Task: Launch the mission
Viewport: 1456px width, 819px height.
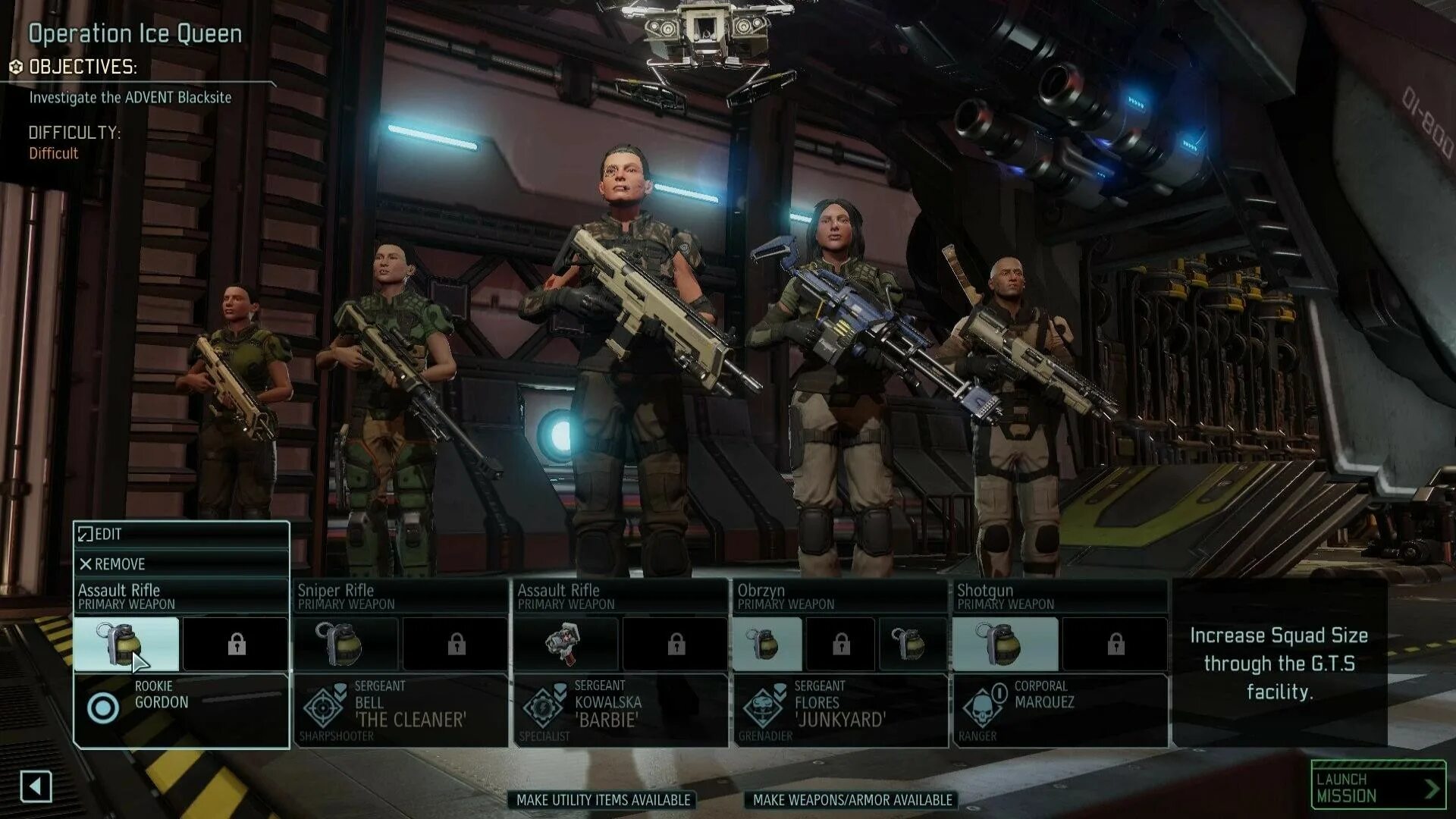Action: tap(1378, 786)
